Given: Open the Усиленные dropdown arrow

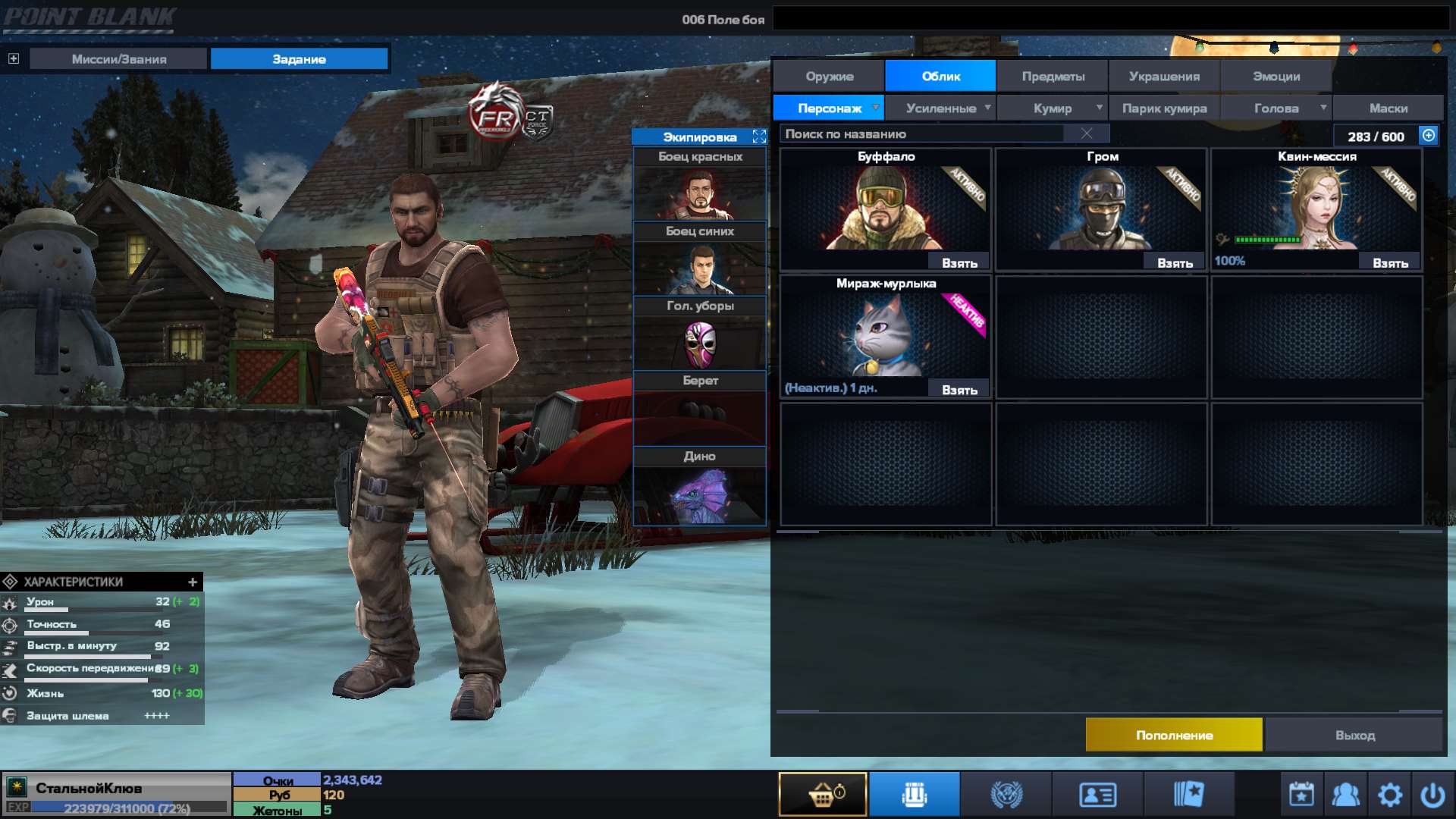Looking at the screenshot, I should point(988,108).
